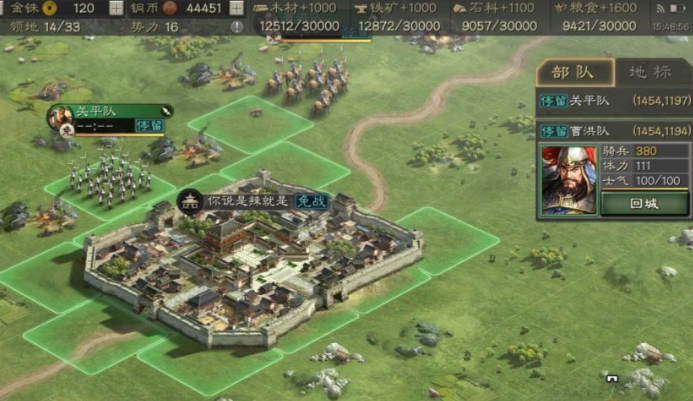Select the 关平队 troop row in the list

point(614,101)
